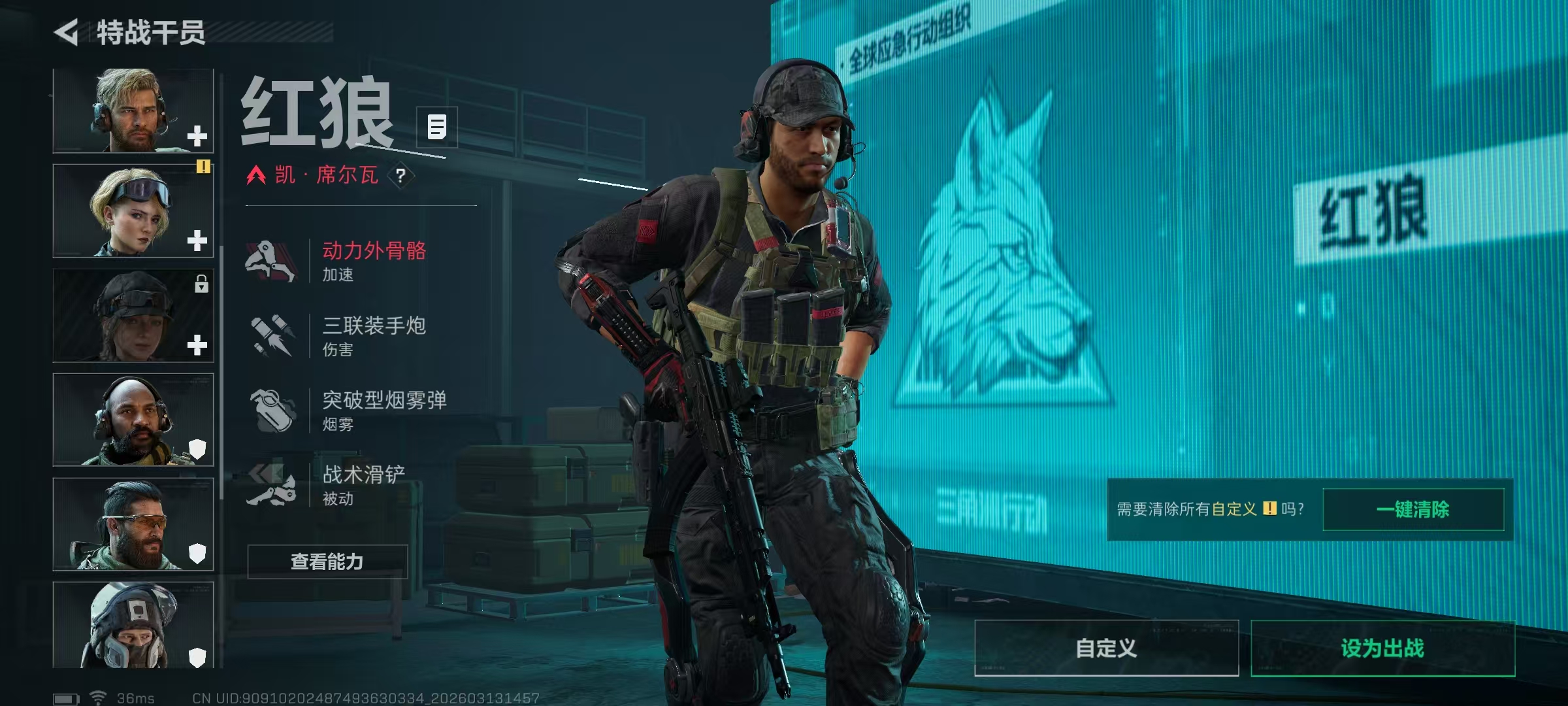1568x706 pixels.
Task: Choose the helmeted masked operator portrait
Action: (x=133, y=625)
